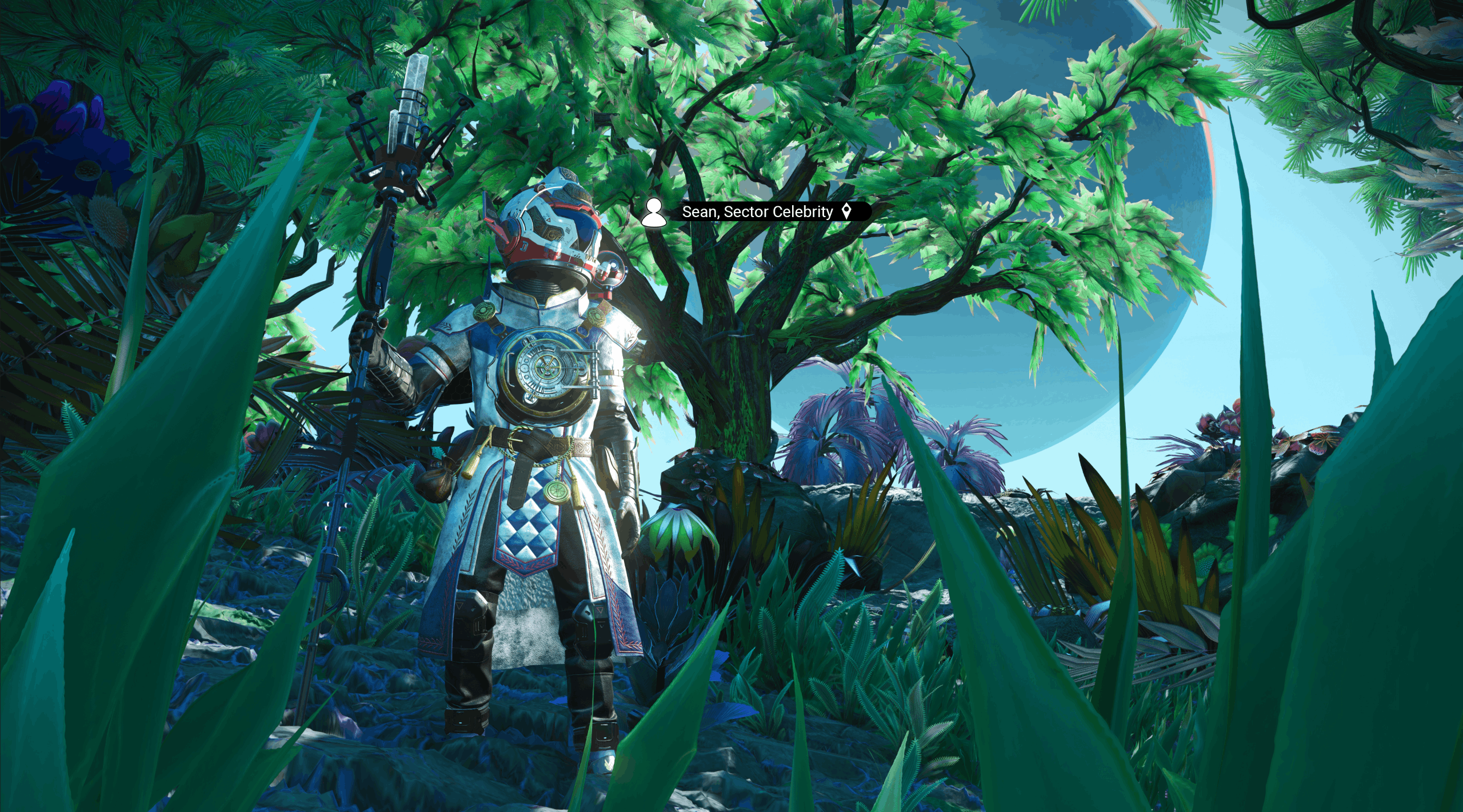The image size is (1463, 812).
Task: Select the Sean, Sector Celebrity player nameplate
Action: coord(757,212)
